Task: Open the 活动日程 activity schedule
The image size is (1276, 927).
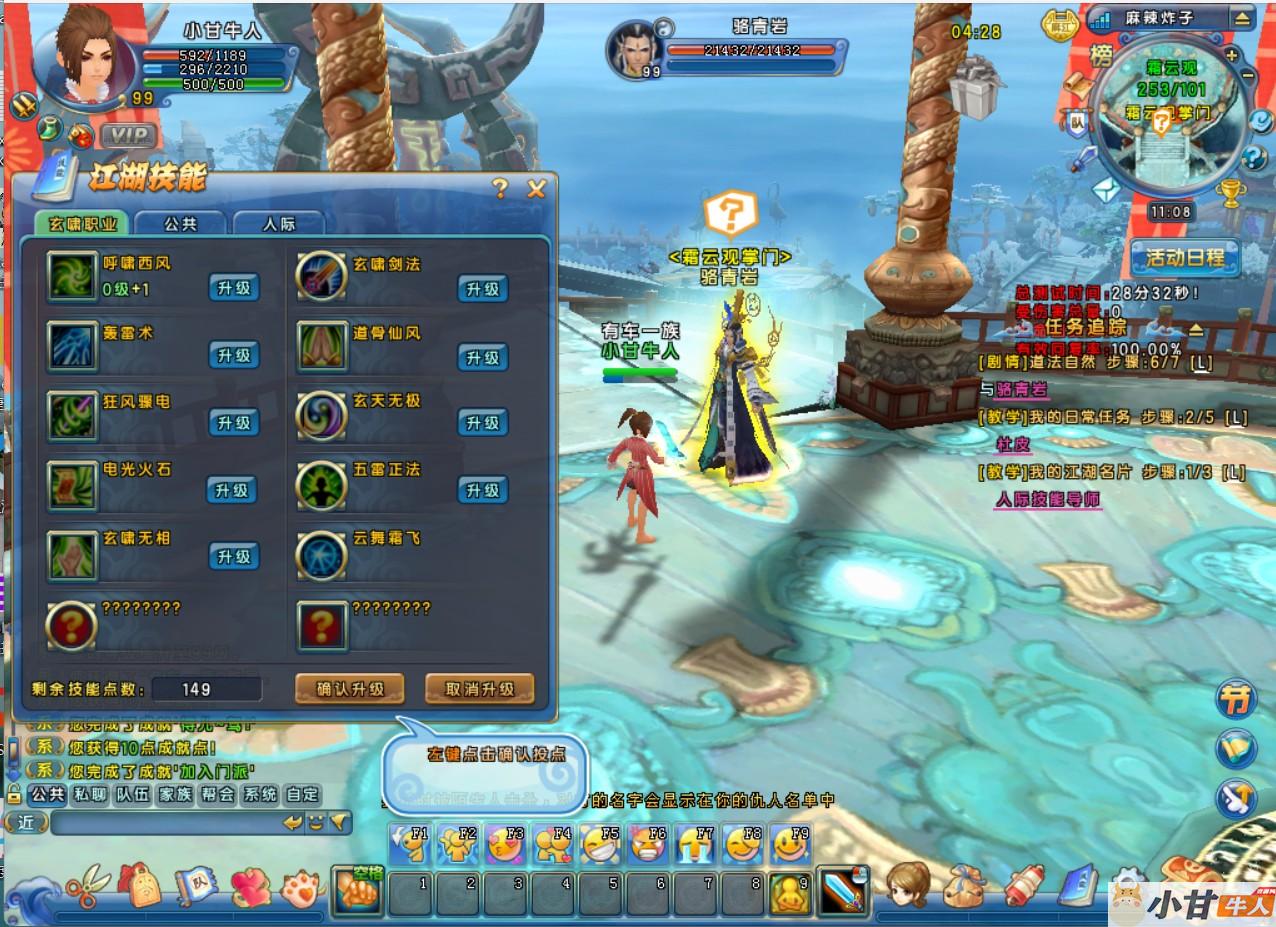Action: [1185, 258]
